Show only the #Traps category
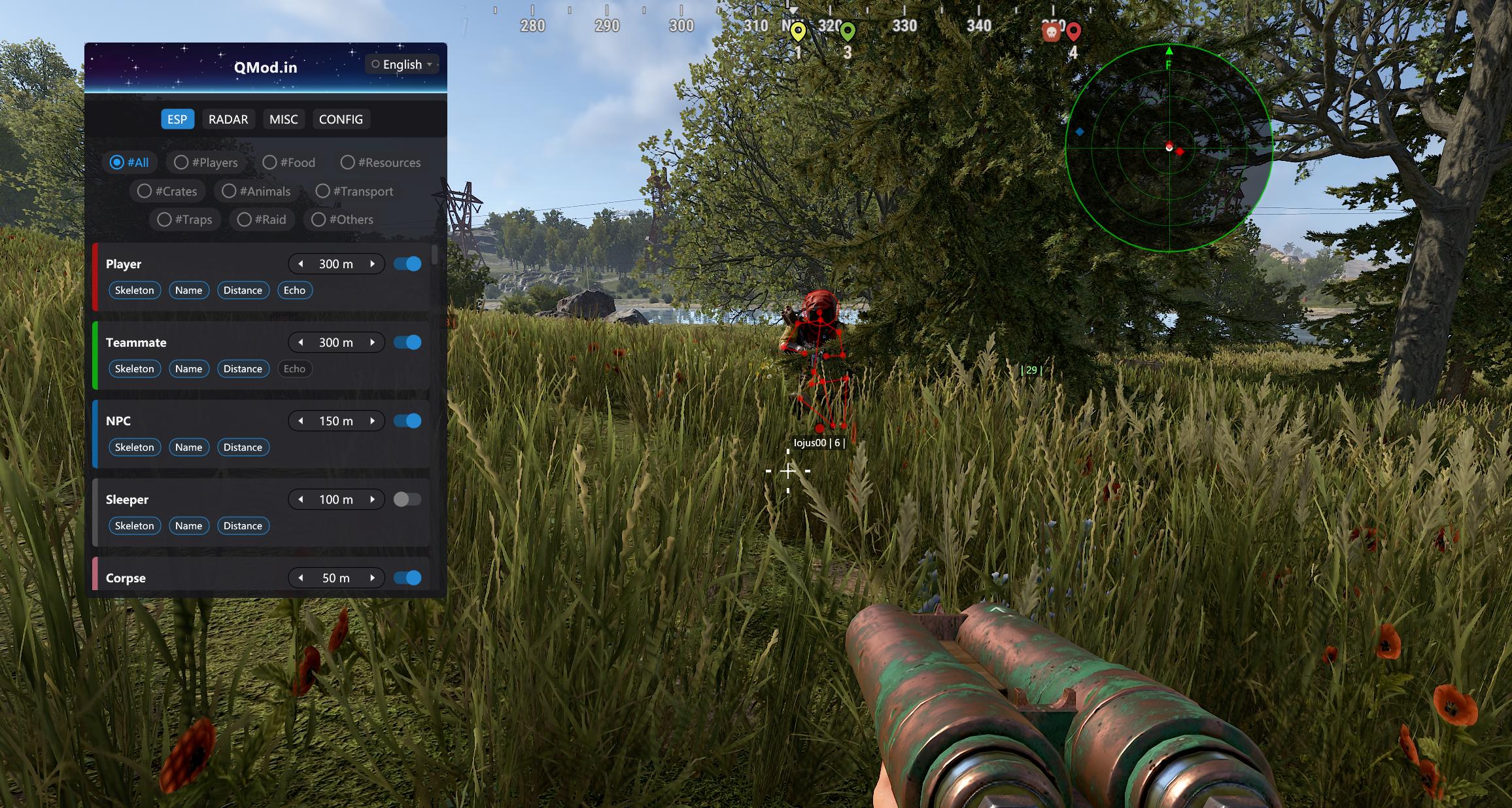The width and height of the screenshot is (1512, 808). pyautogui.click(x=184, y=219)
